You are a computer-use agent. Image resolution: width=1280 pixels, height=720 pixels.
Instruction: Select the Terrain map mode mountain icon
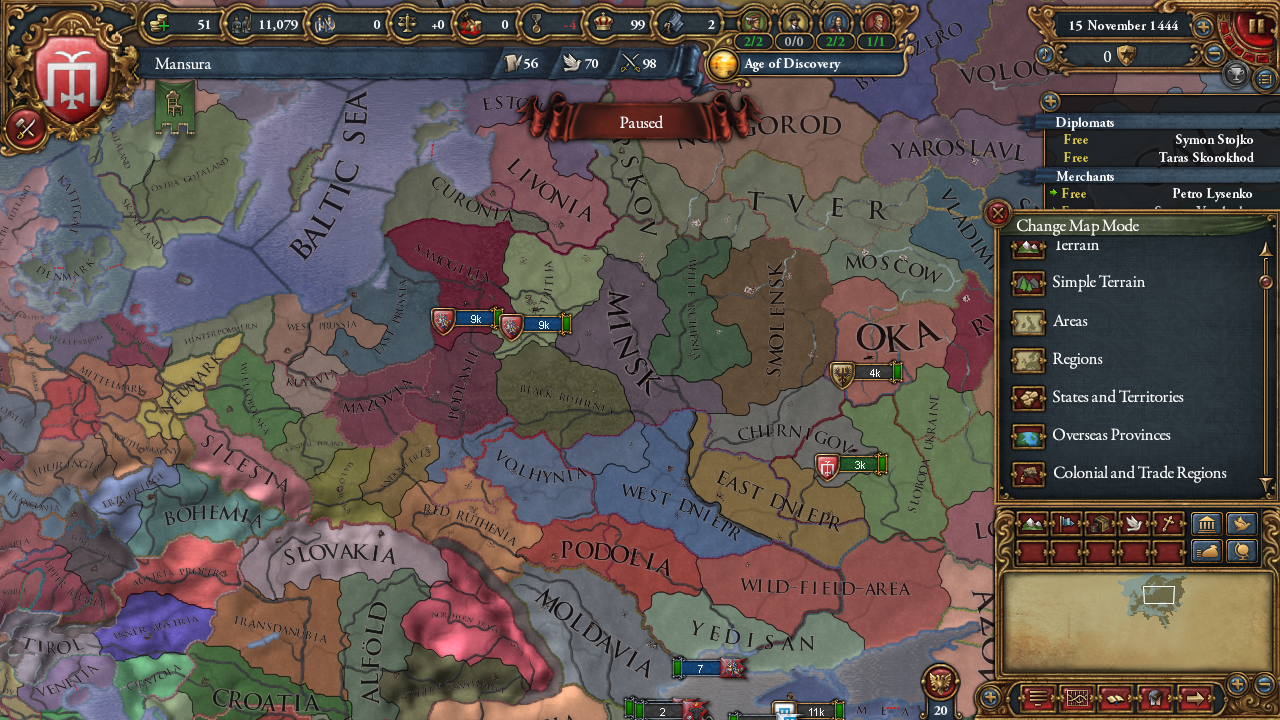coord(1033,523)
